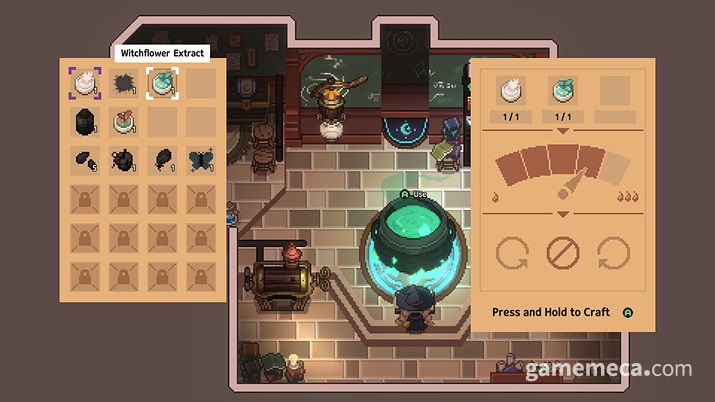Select the black beetle ingredient

pyautogui.click(x=124, y=160)
